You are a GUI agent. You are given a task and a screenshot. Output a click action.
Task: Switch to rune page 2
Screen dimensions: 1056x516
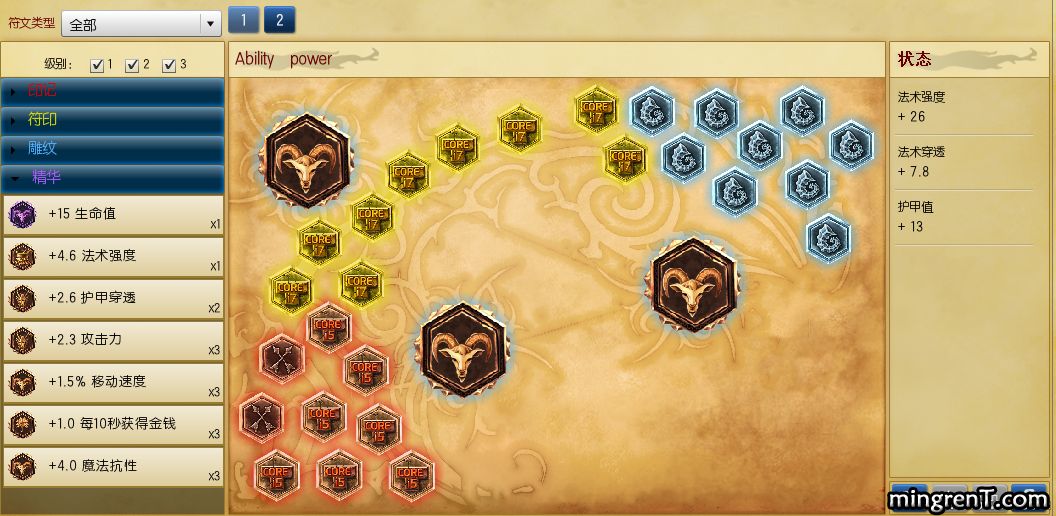pyautogui.click(x=279, y=20)
